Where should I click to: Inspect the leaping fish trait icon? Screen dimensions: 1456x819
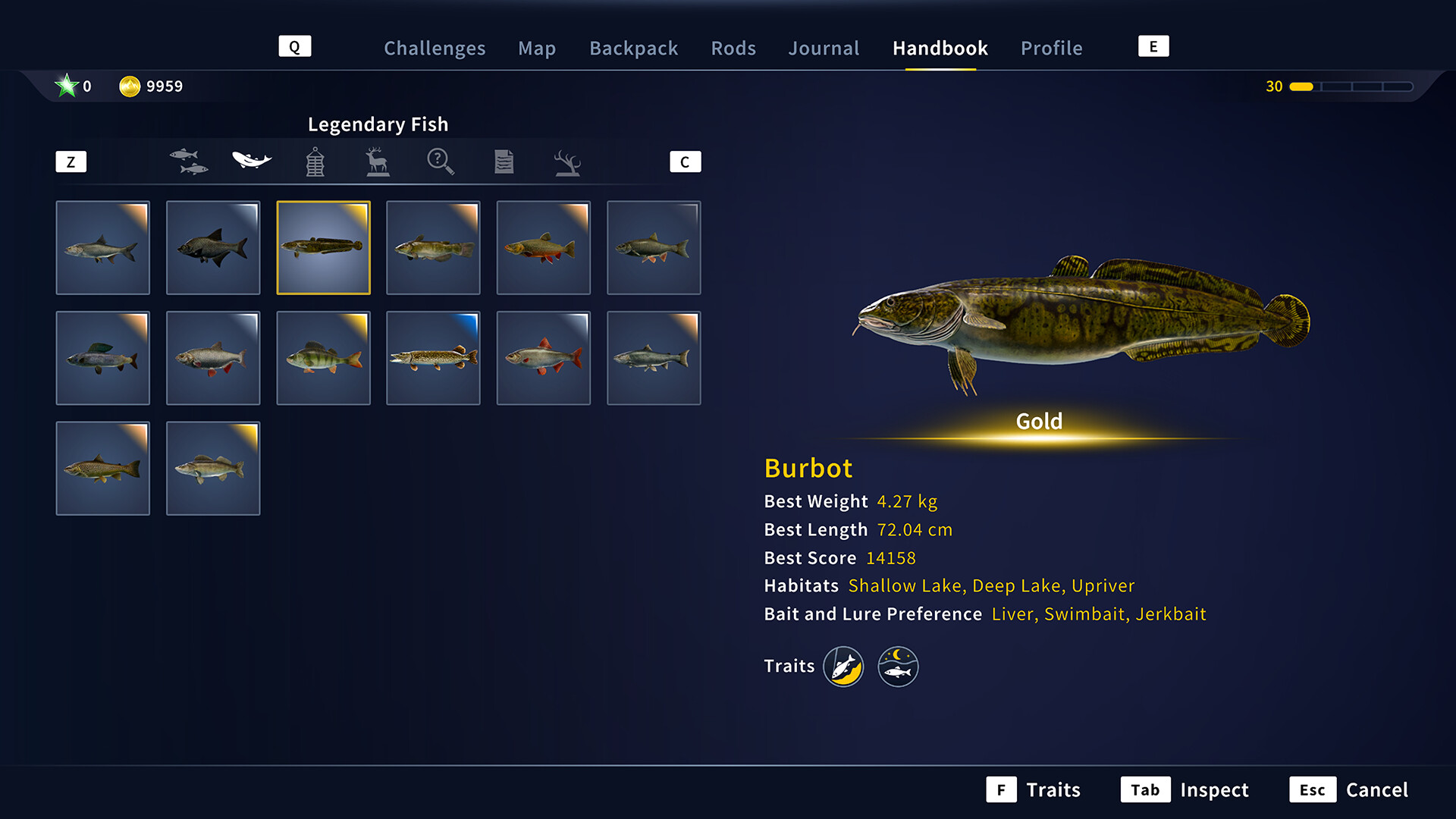click(844, 666)
